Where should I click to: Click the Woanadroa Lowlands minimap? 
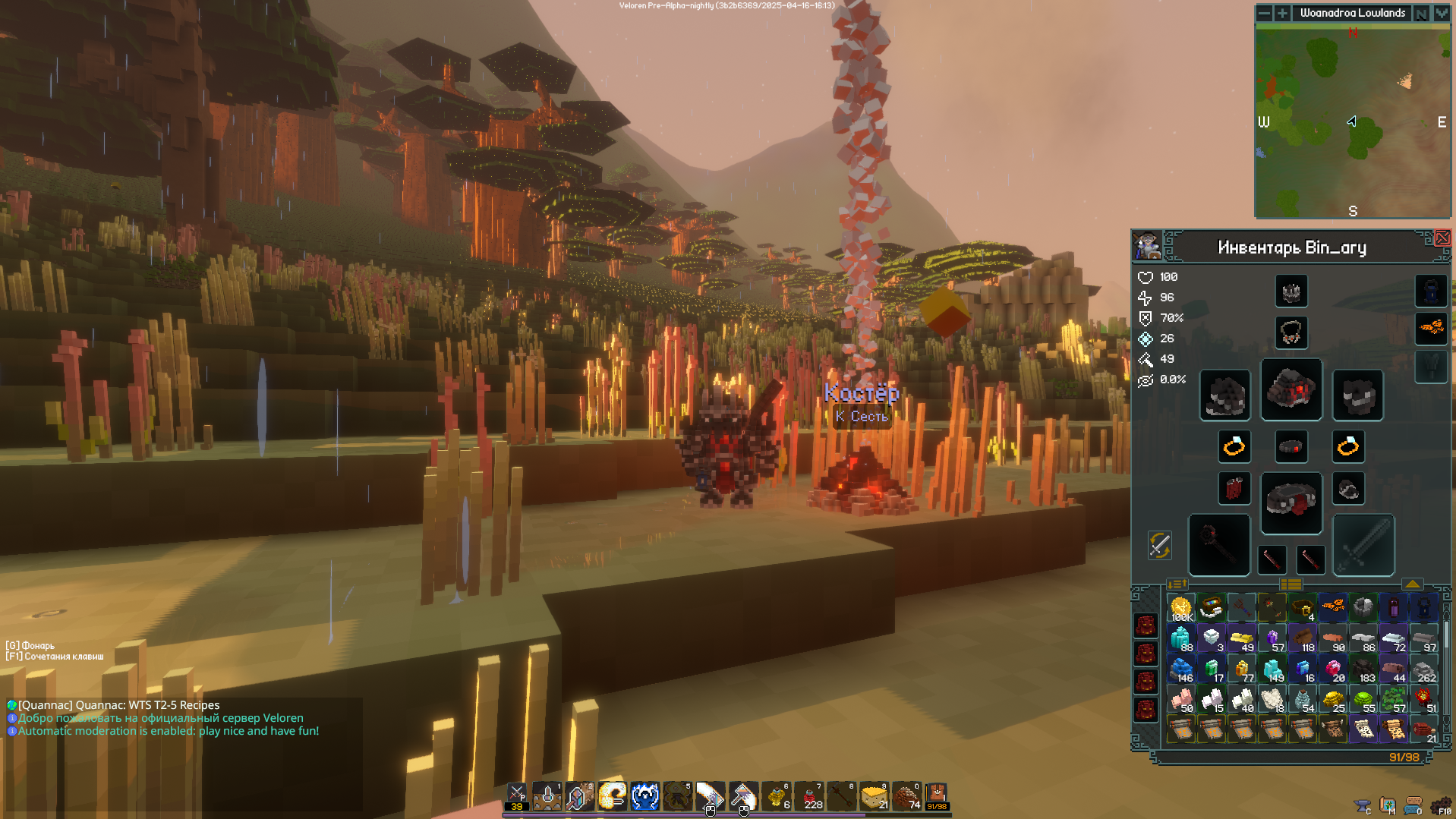1352,121
